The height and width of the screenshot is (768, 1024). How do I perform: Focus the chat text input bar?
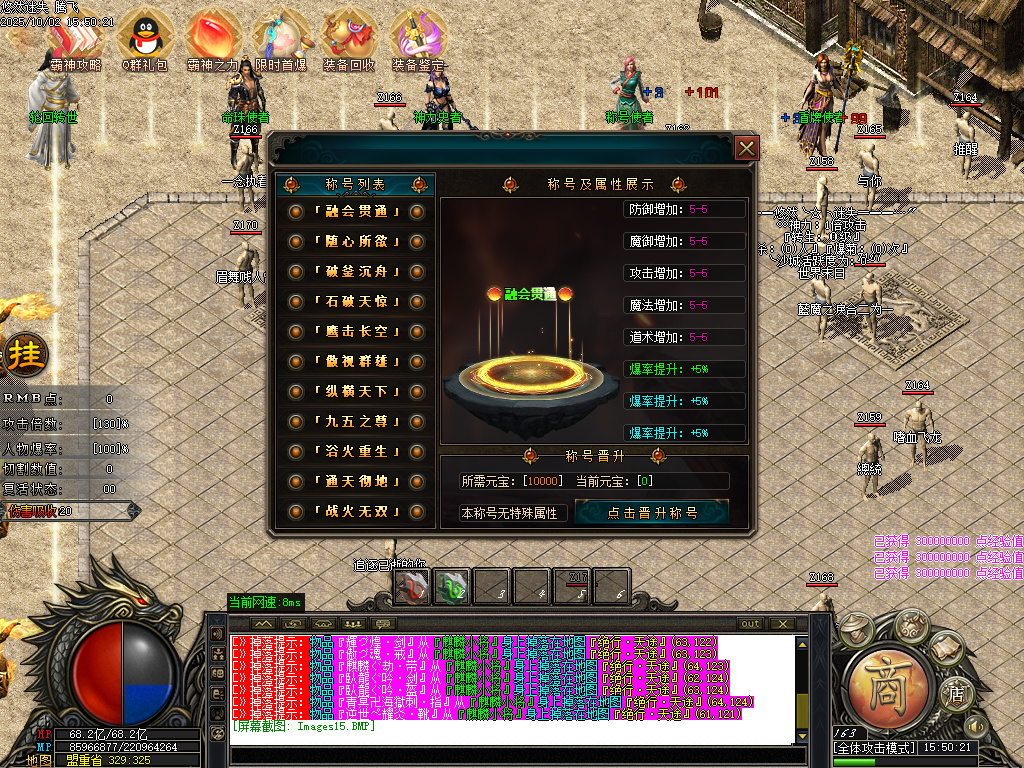point(510,755)
